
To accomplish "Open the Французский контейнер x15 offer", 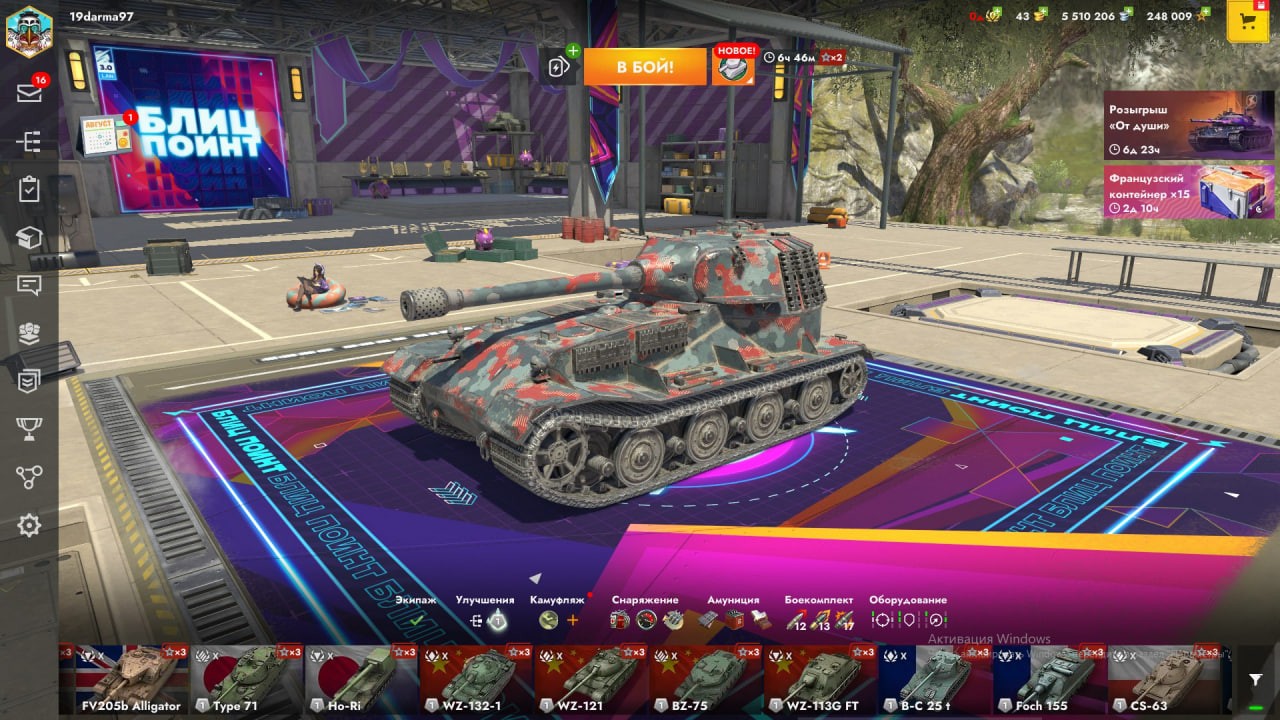I will coord(1188,192).
